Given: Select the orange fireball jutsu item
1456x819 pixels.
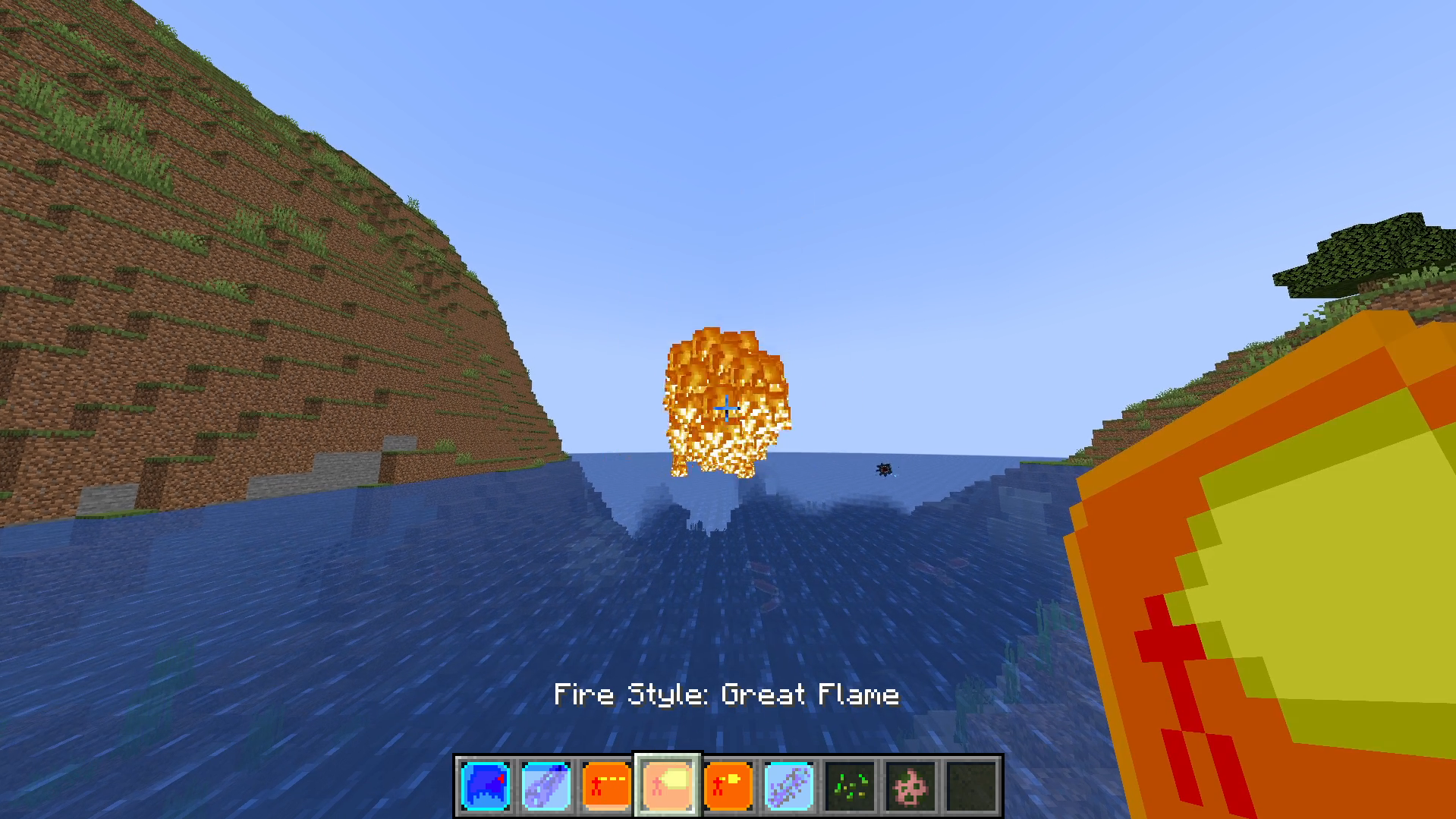Looking at the screenshot, I should [x=728, y=784].
